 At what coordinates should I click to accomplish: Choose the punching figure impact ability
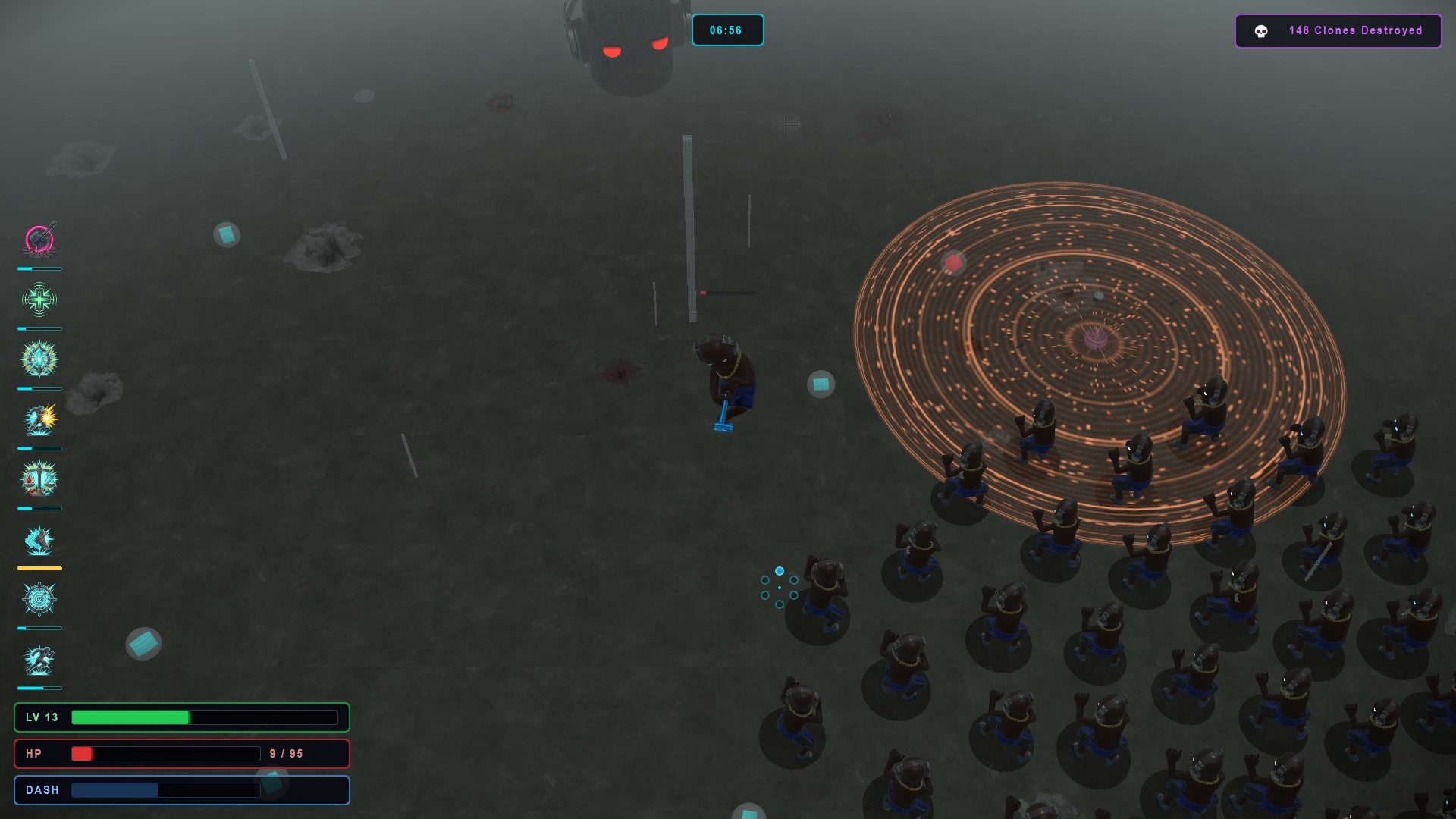click(x=39, y=419)
